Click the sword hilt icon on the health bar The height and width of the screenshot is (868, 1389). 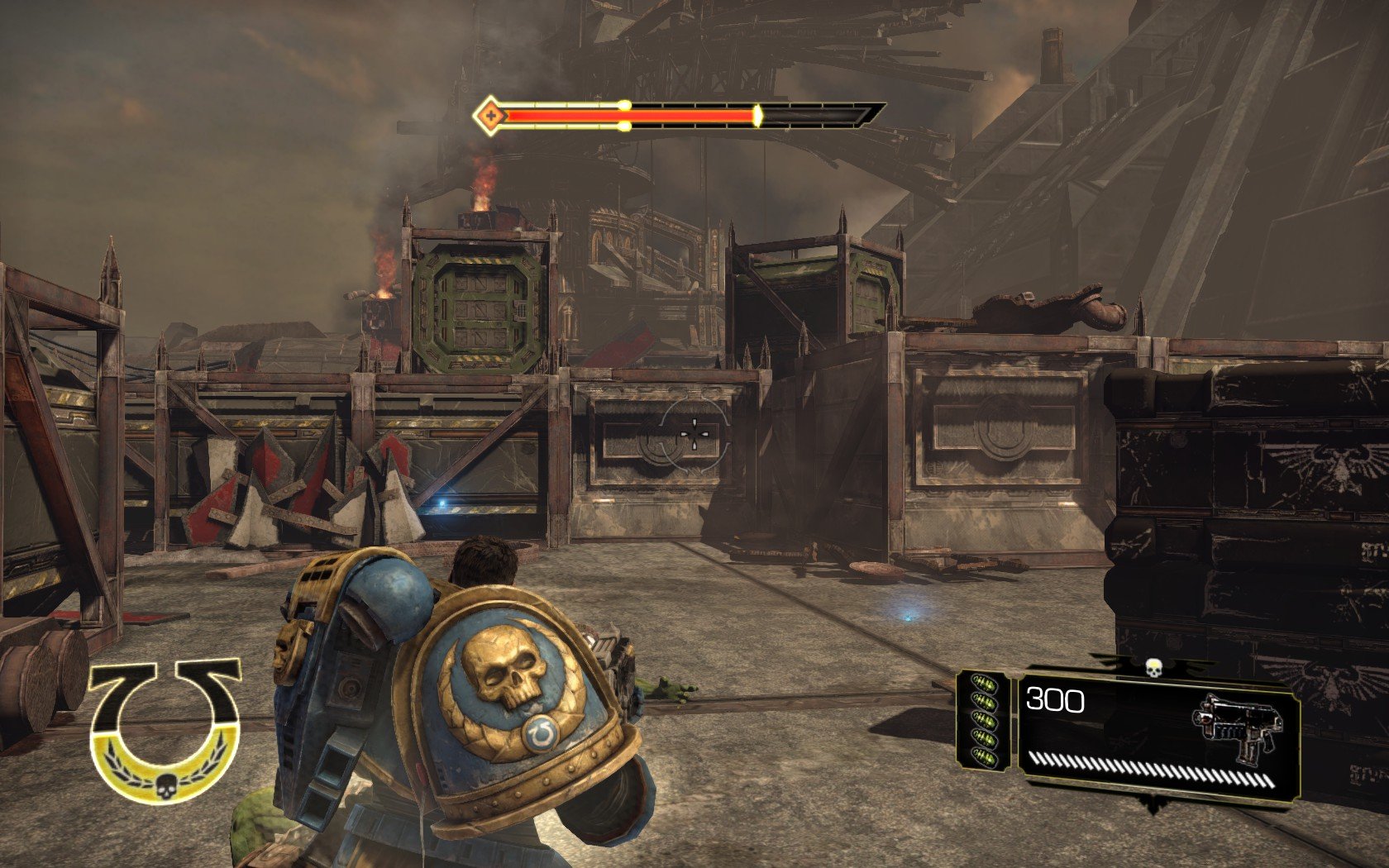coord(491,114)
